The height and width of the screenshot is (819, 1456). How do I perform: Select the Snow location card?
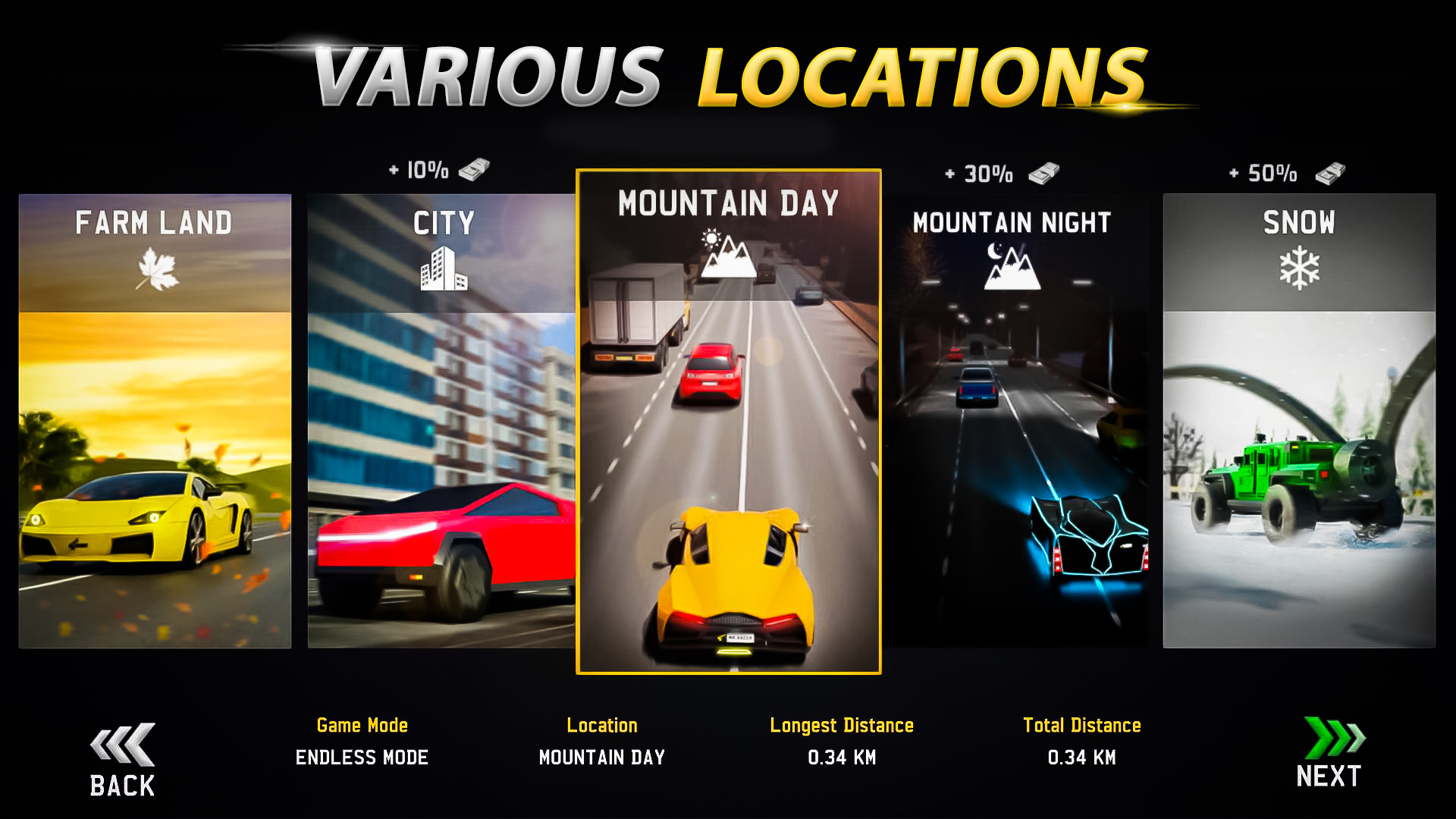tap(1298, 425)
